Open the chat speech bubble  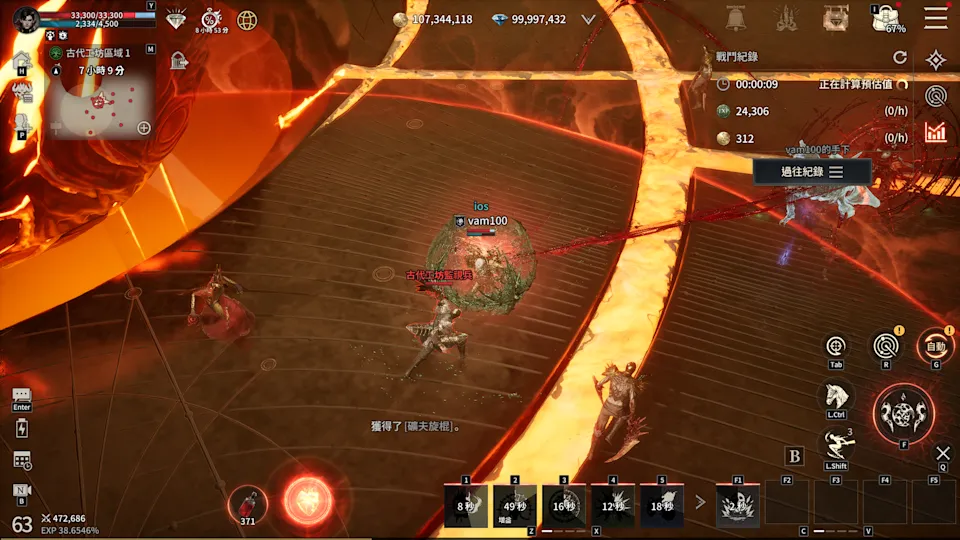click(x=22, y=396)
